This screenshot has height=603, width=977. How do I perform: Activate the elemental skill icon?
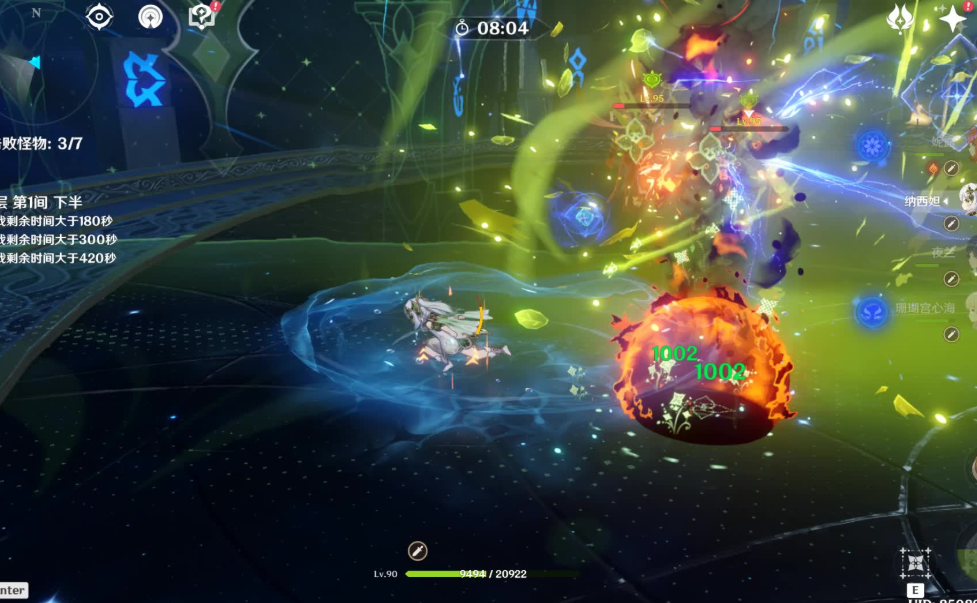coord(915,562)
